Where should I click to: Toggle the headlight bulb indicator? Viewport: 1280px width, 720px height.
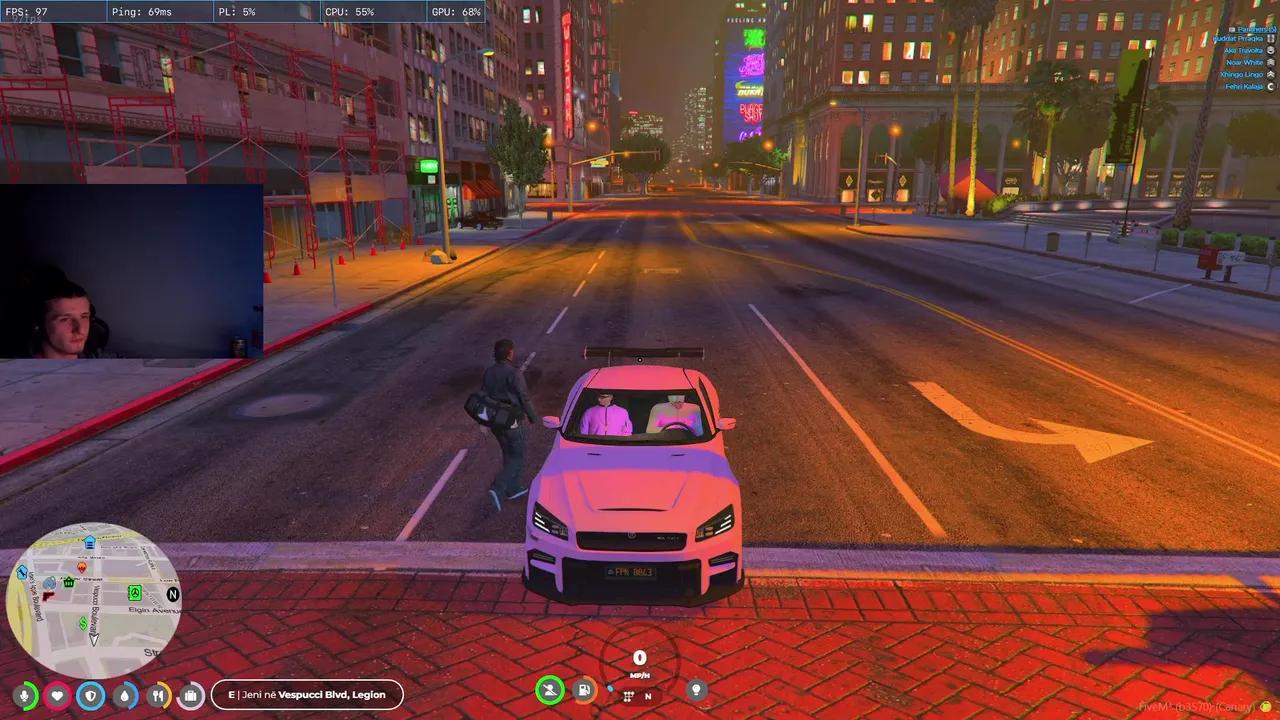tap(696, 690)
